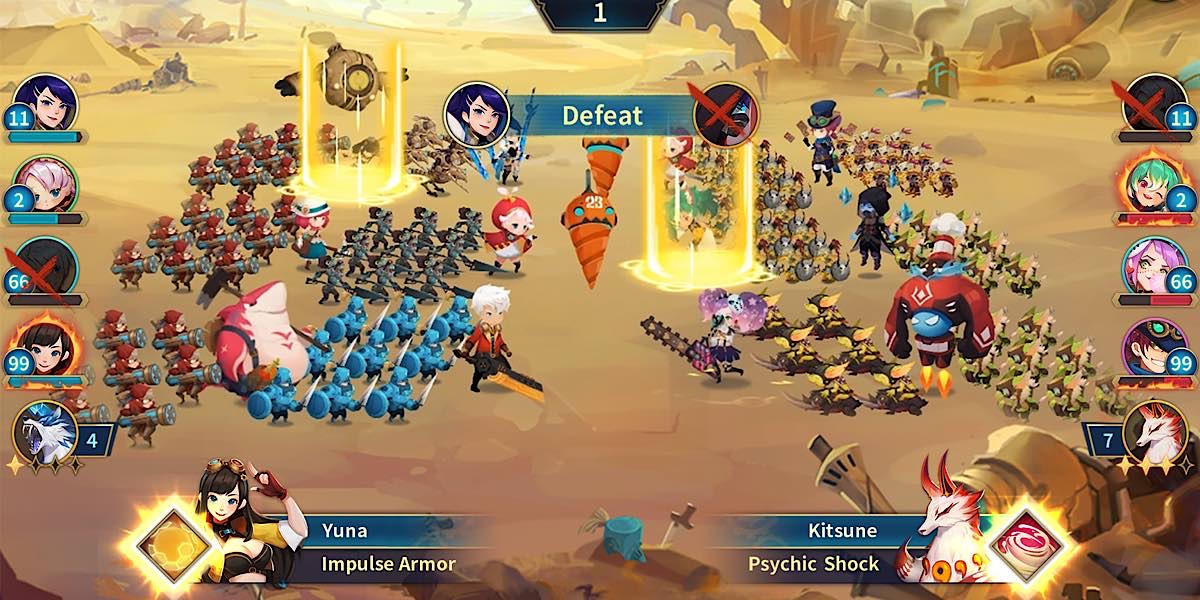Tap the Kitsune fox pet icon

(x=1154, y=432)
